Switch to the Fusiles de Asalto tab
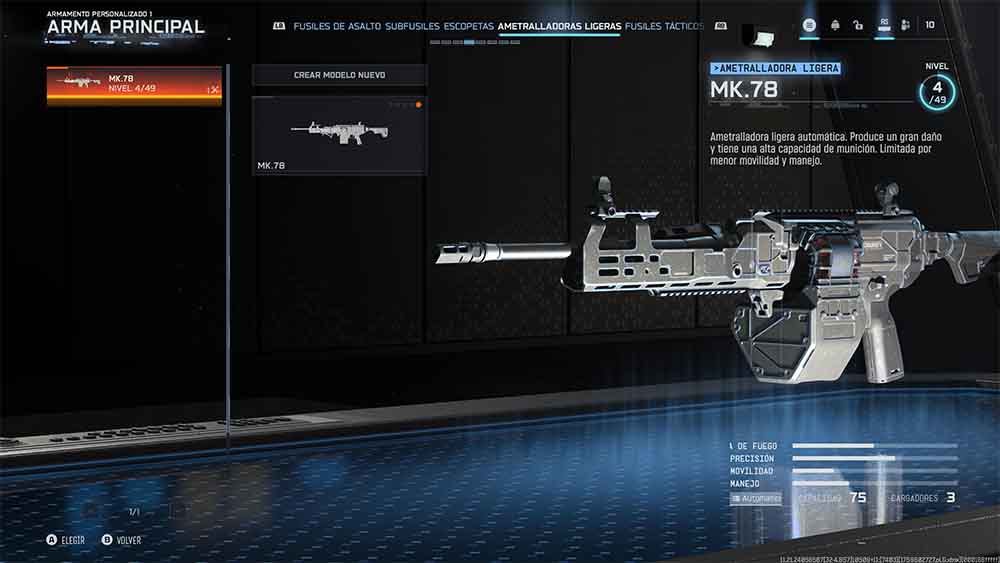This screenshot has height=563, width=1000. [x=337, y=26]
